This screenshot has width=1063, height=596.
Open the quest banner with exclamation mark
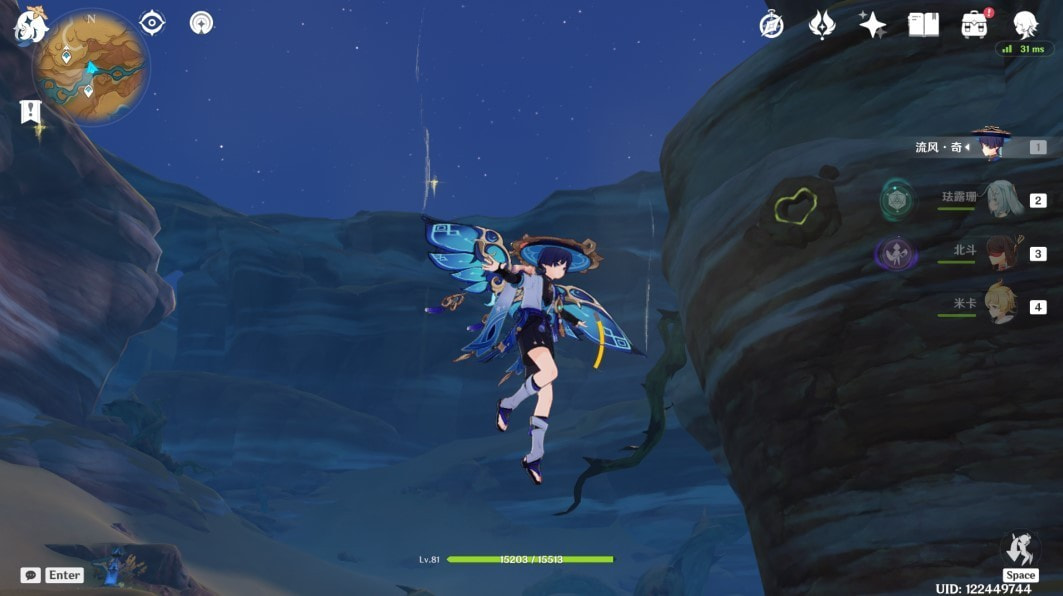coord(30,111)
